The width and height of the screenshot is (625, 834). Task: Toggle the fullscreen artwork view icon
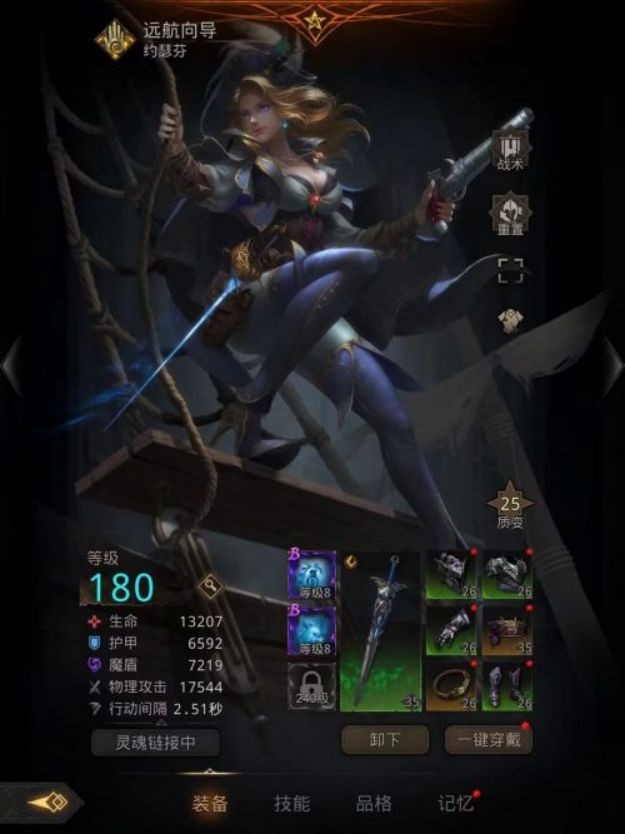click(510, 267)
